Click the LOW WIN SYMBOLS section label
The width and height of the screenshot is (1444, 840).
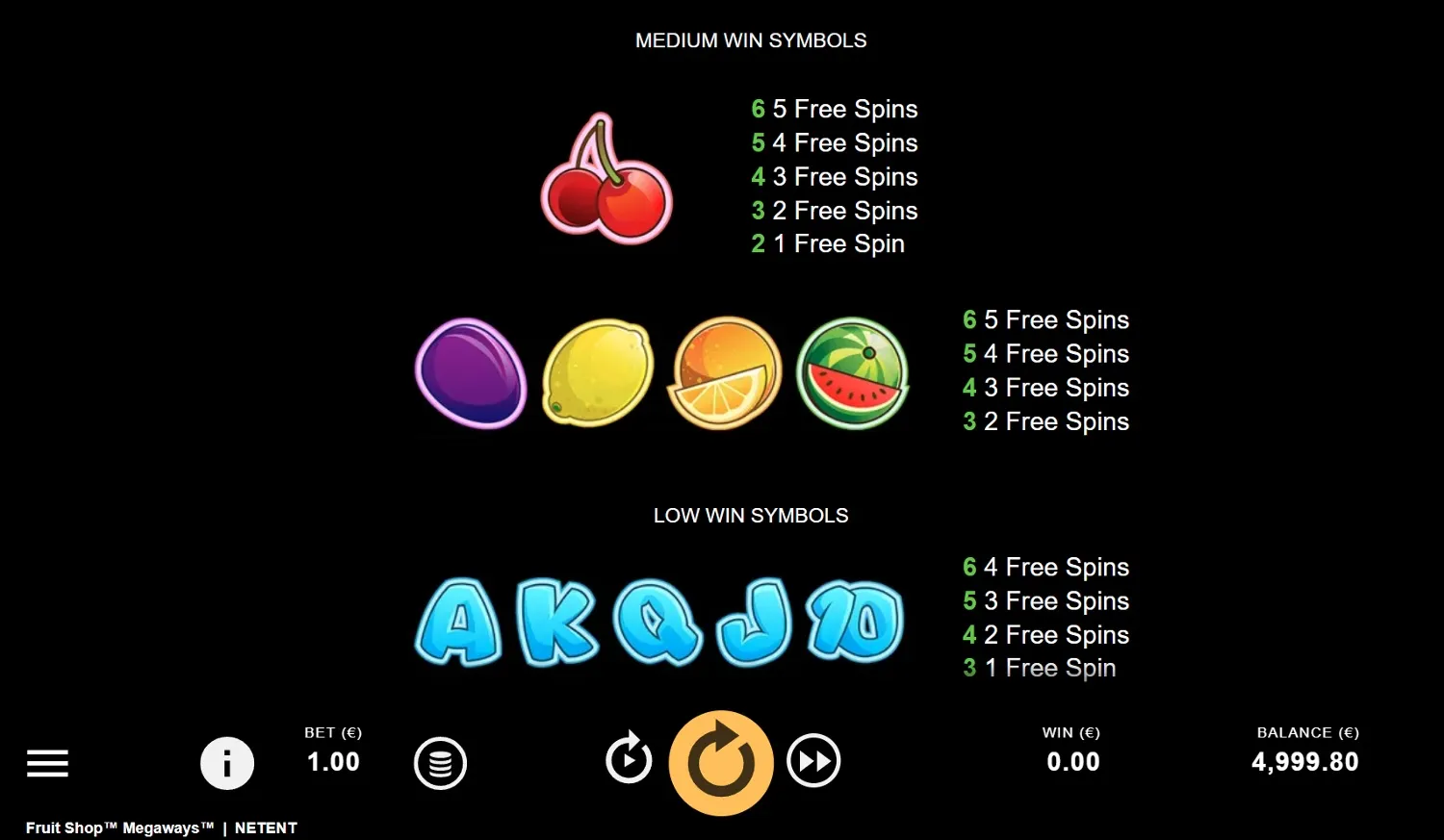pos(751,515)
